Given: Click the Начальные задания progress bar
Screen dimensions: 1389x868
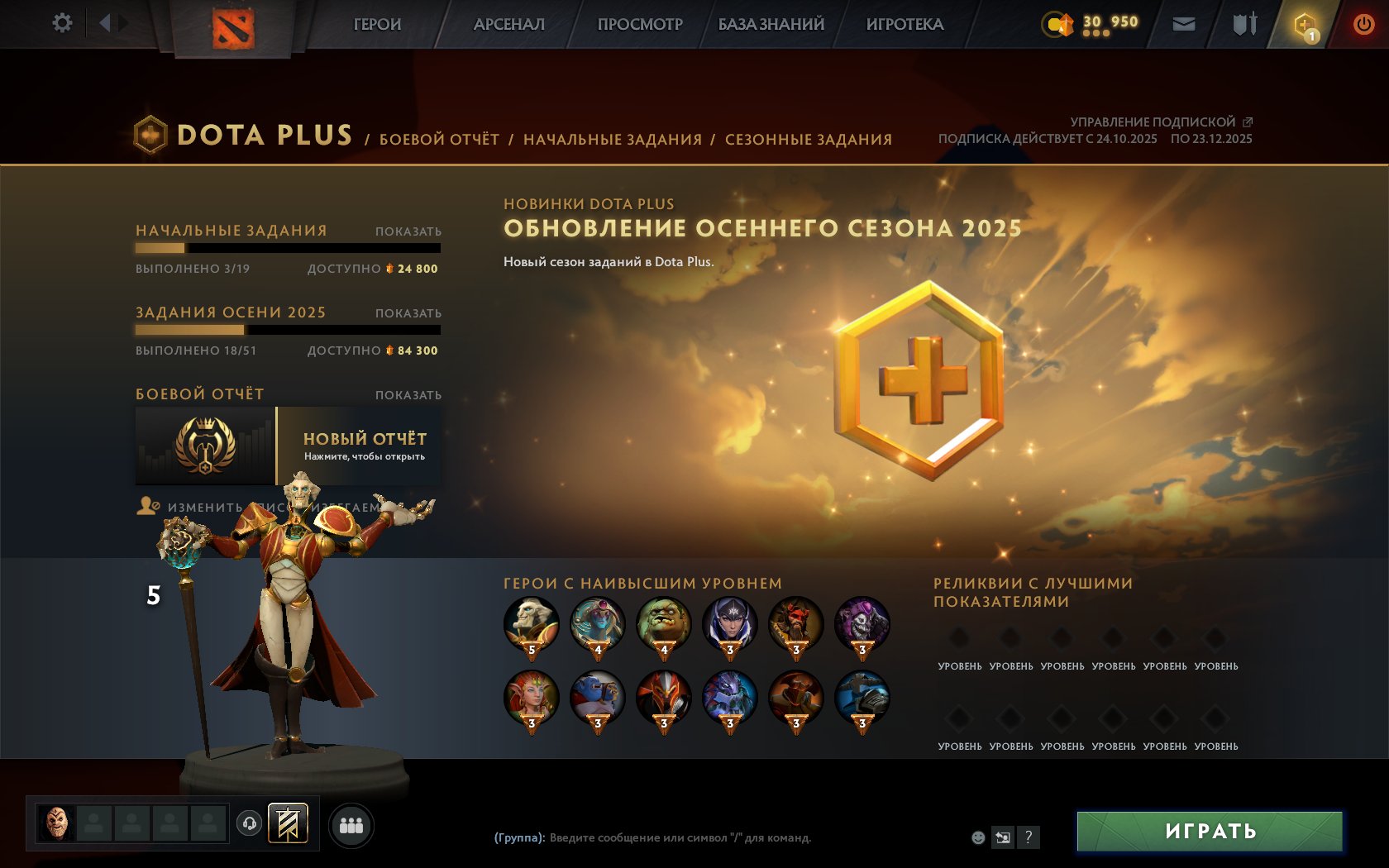Looking at the screenshot, I should pyautogui.click(x=288, y=248).
